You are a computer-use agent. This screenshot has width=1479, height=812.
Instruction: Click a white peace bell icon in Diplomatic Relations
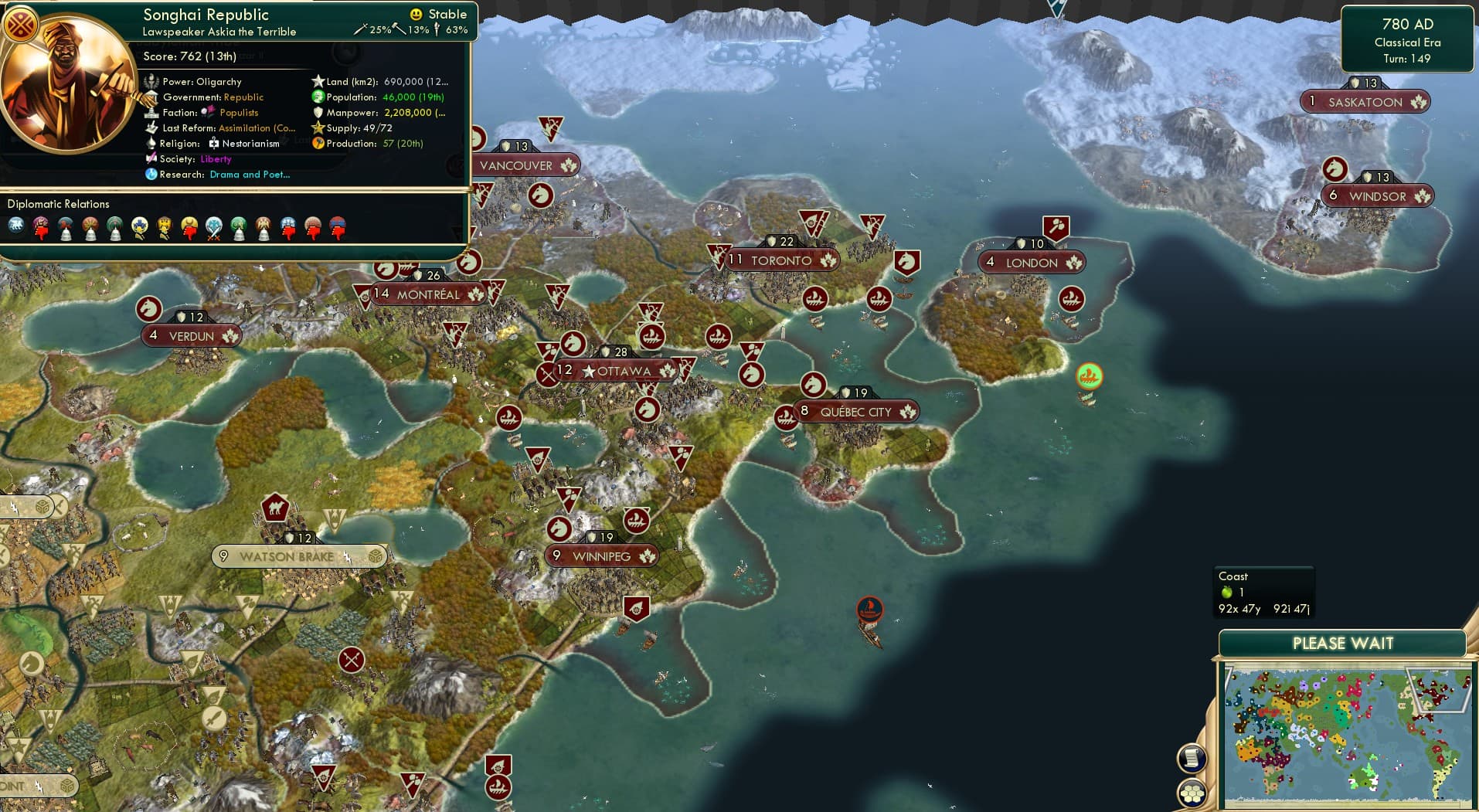(x=66, y=230)
